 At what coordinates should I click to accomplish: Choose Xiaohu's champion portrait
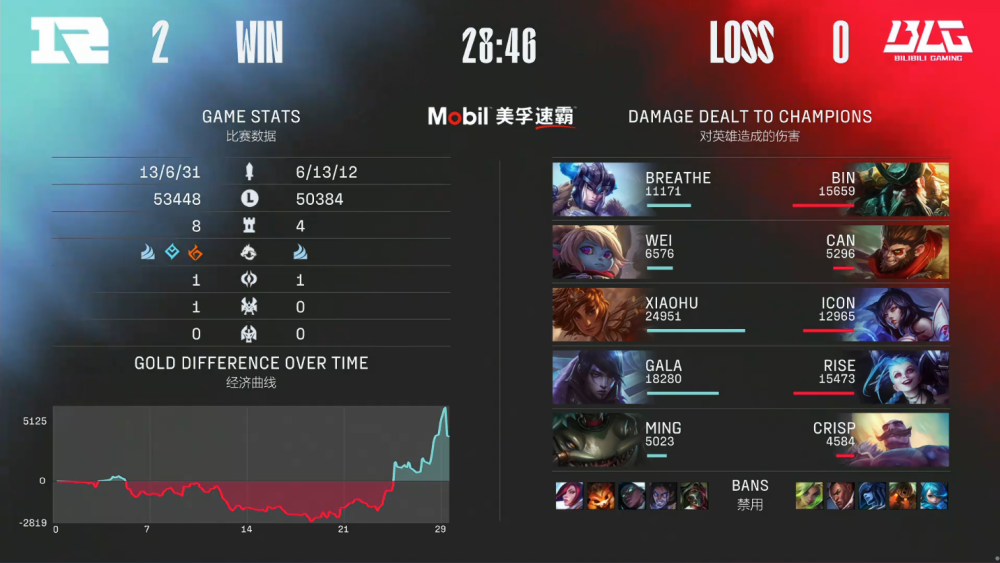596,315
